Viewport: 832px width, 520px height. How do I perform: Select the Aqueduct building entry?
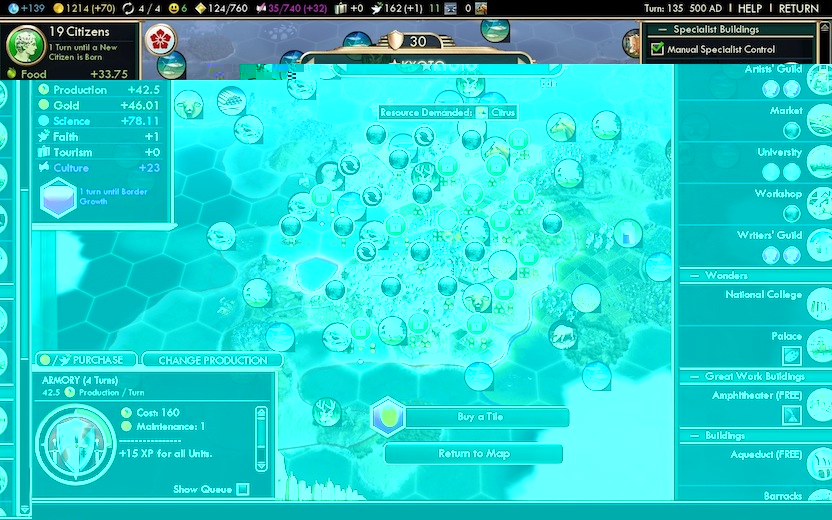(x=765, y=455)
